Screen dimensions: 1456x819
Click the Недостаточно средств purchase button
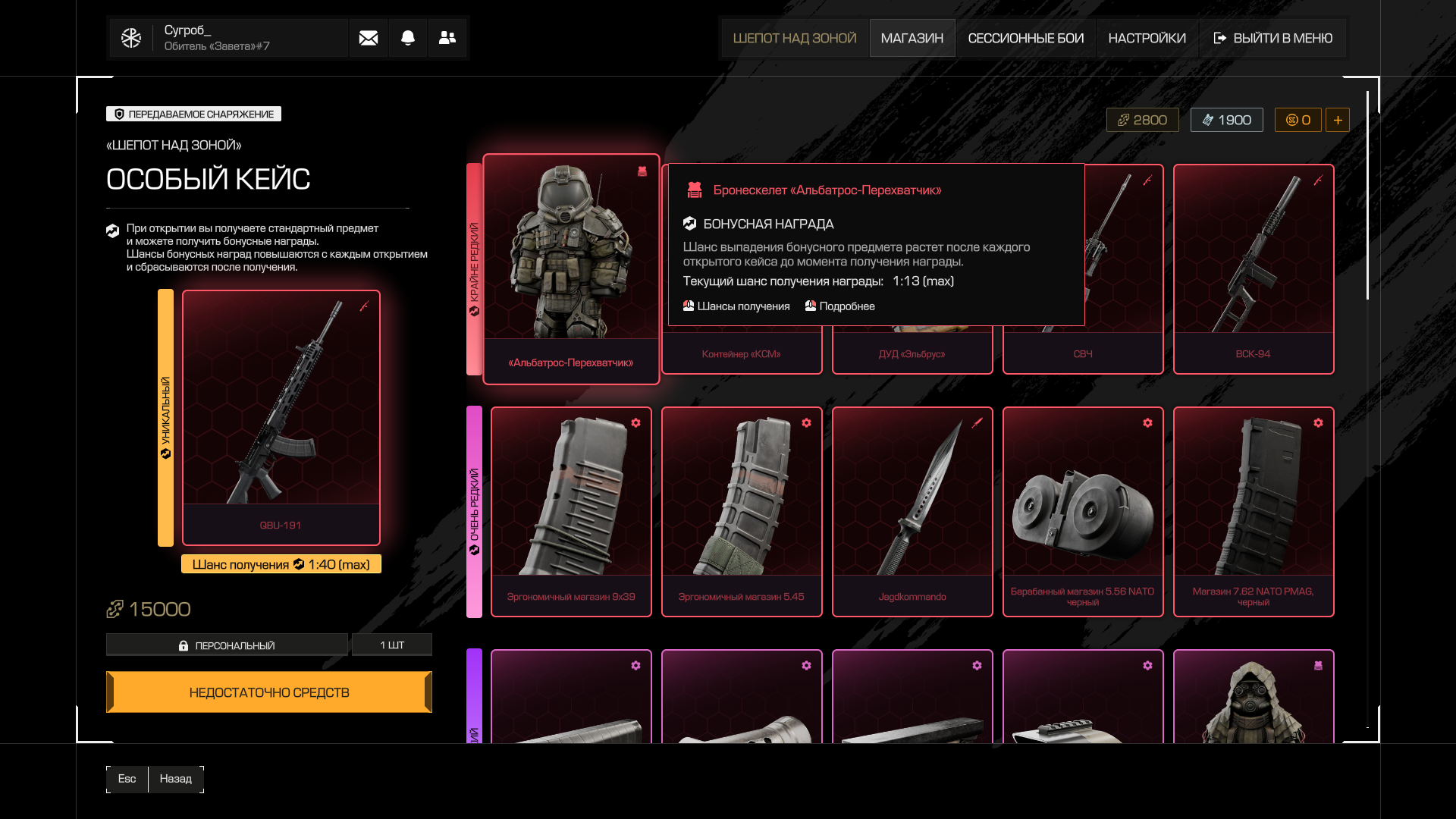(x=269, y=692)
